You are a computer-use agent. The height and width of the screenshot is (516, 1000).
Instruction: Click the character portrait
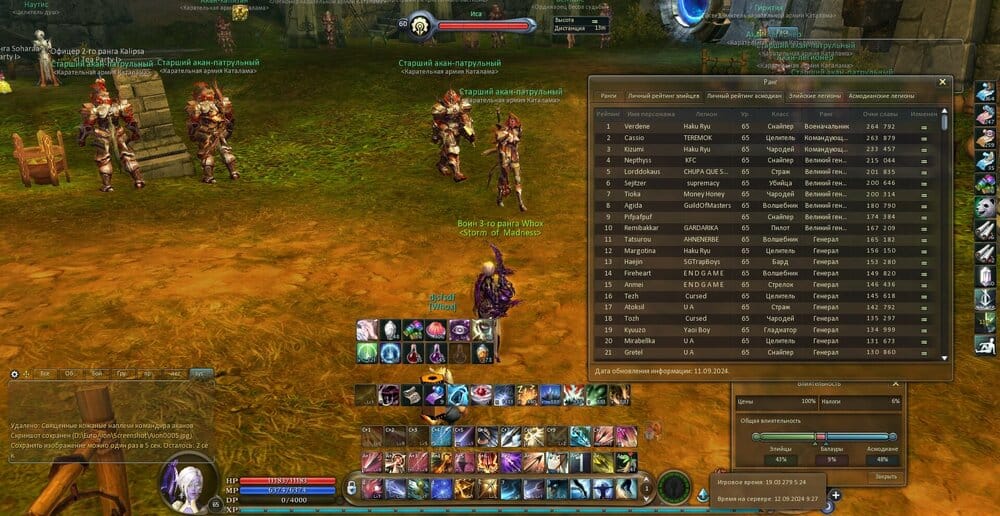pyautogui.click(x=188, y=482)
